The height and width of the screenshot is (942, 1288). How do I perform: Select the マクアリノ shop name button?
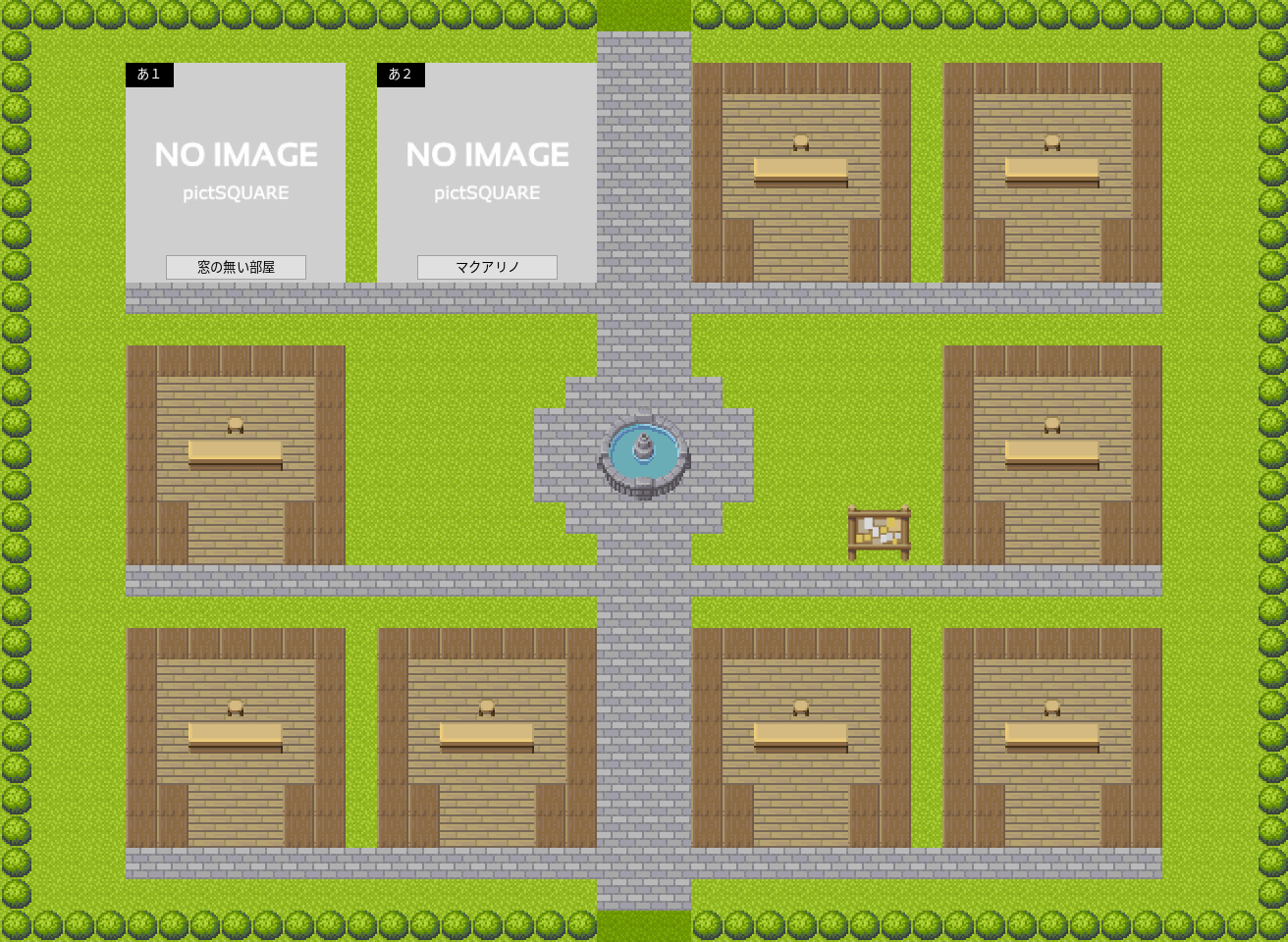click(487, 267)
